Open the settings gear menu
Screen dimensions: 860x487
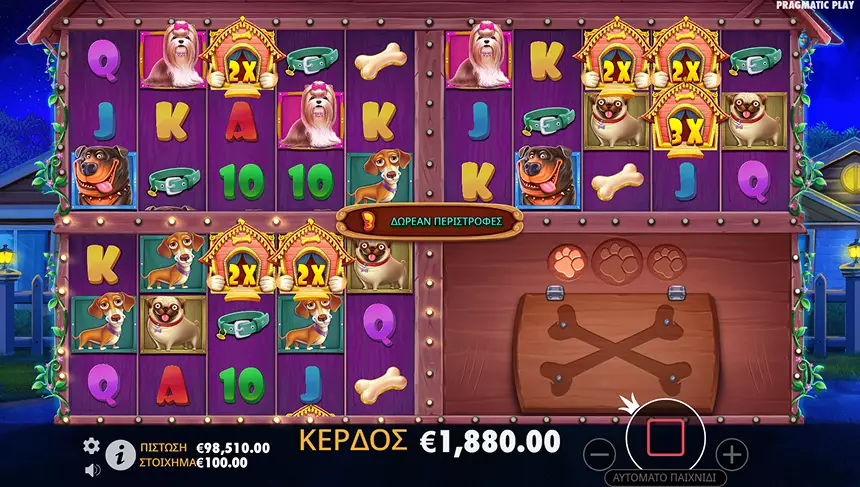[x=92, y=446]
